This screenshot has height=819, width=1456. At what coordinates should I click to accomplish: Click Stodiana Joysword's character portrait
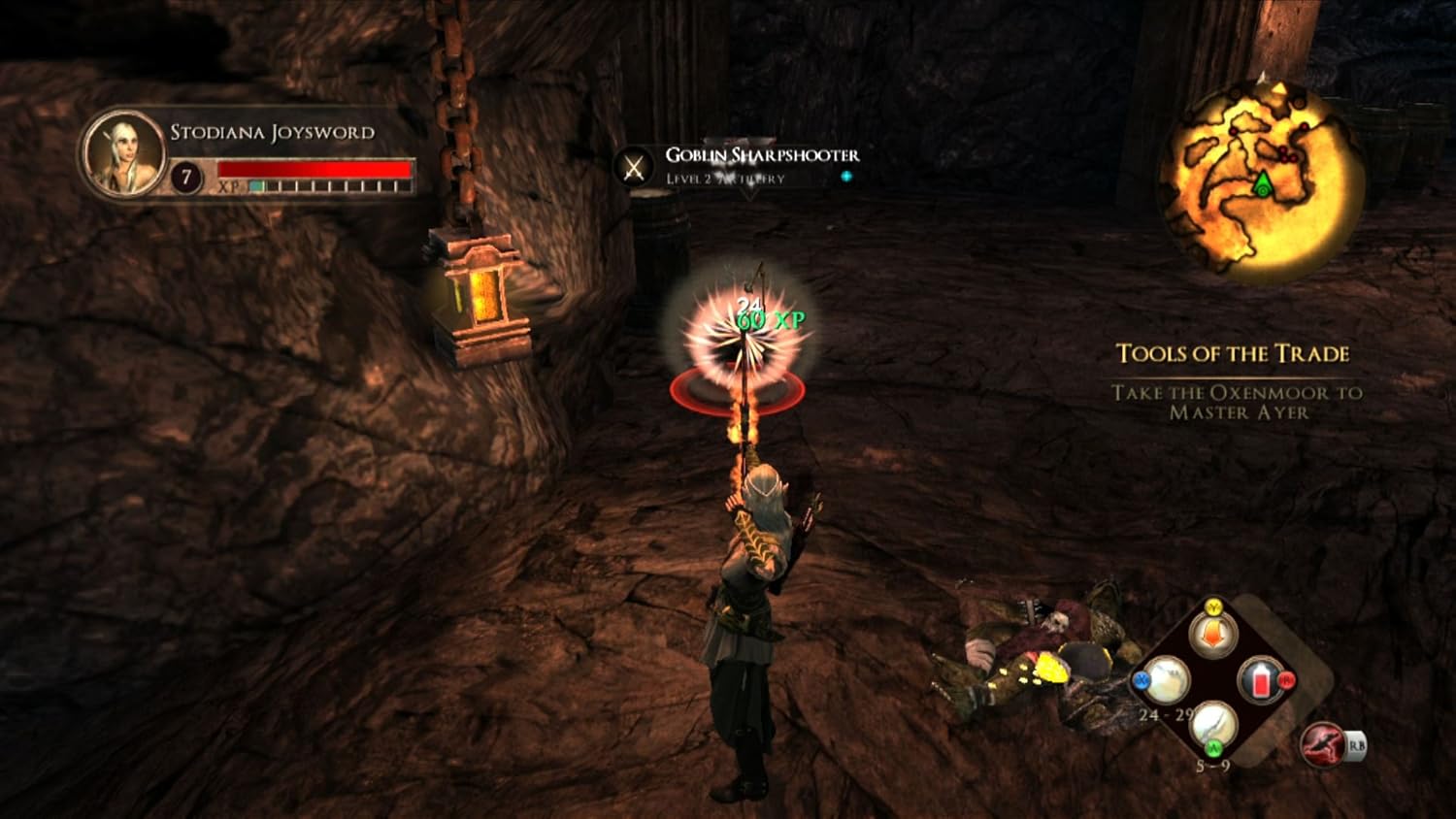tap(123, 153)
